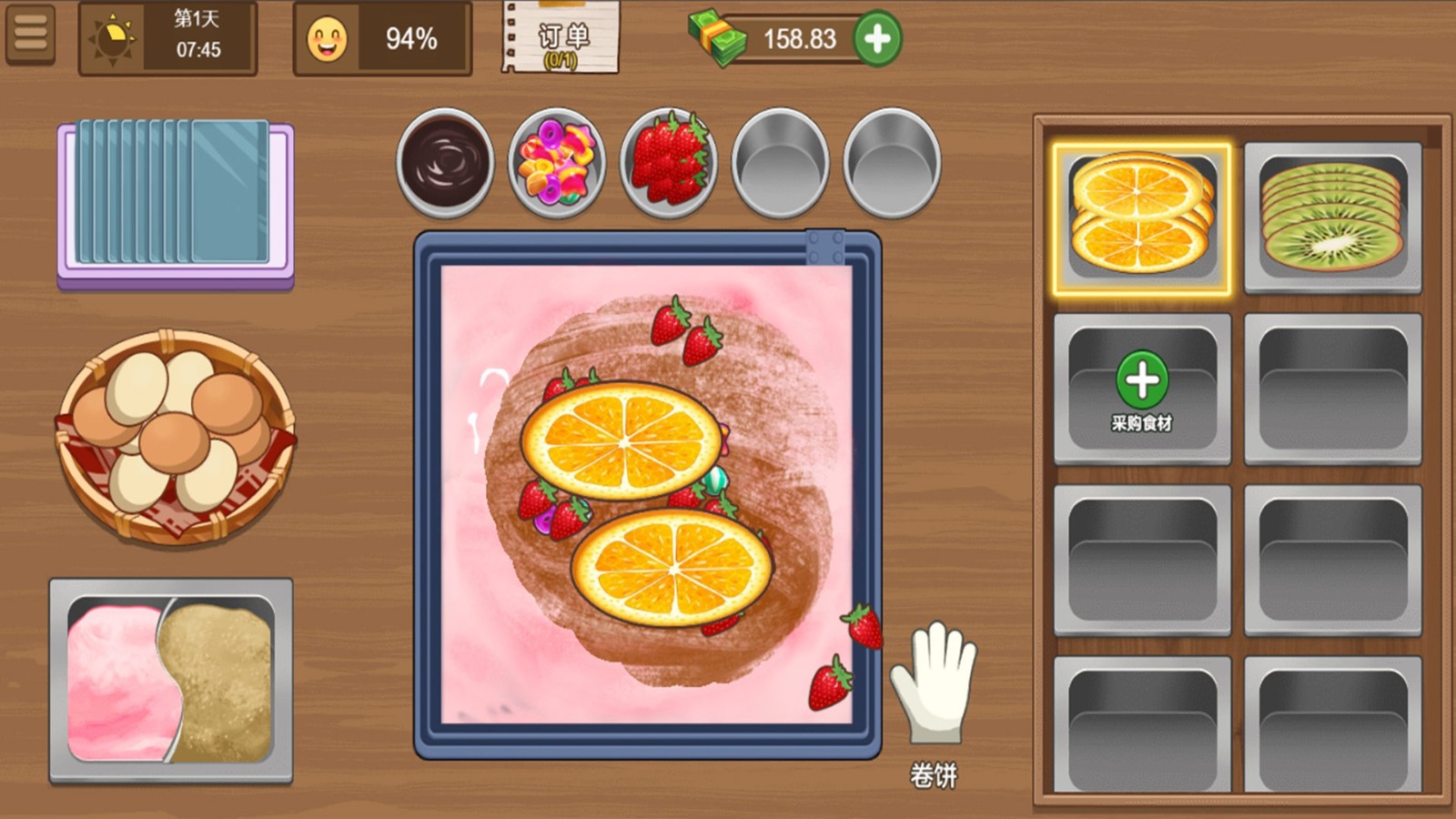Viewport: 1456px width, 819px height.
Task: Choose the strawberry topping bowl
Action: 669,163
